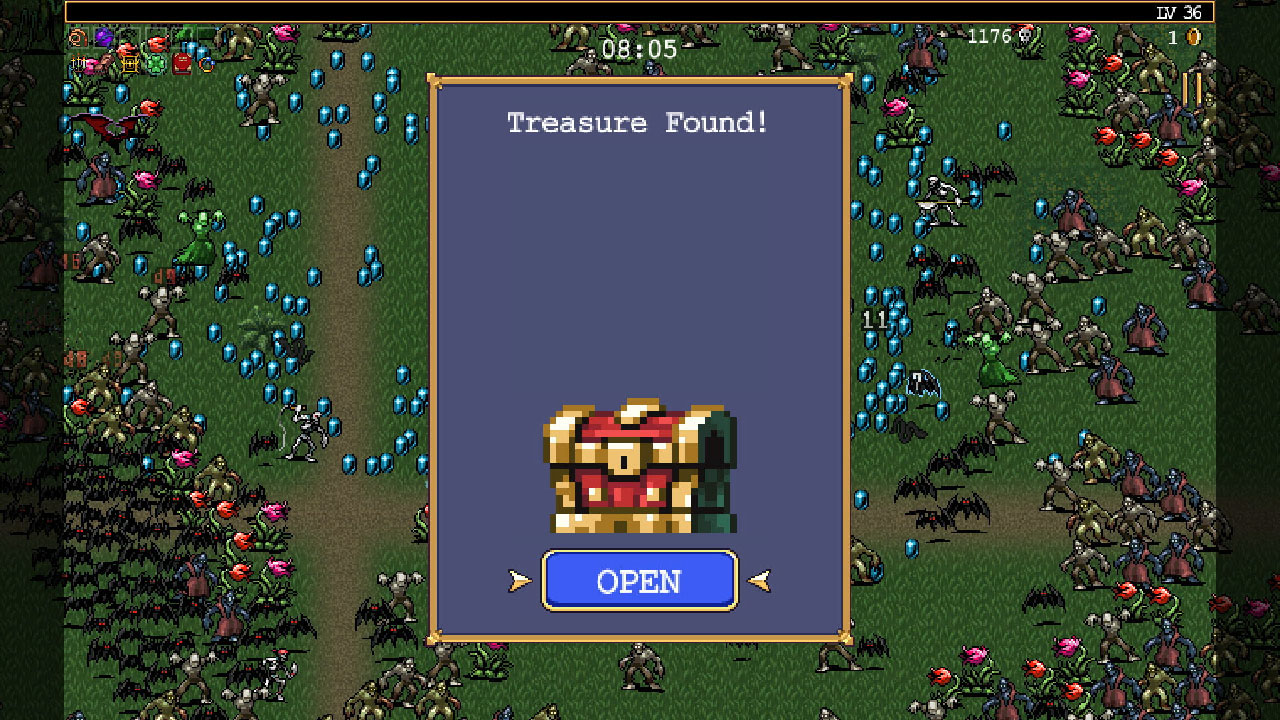The image size is (1280, 720).
Task: Click the green Clover passive icon
Action: pos(155,63)
